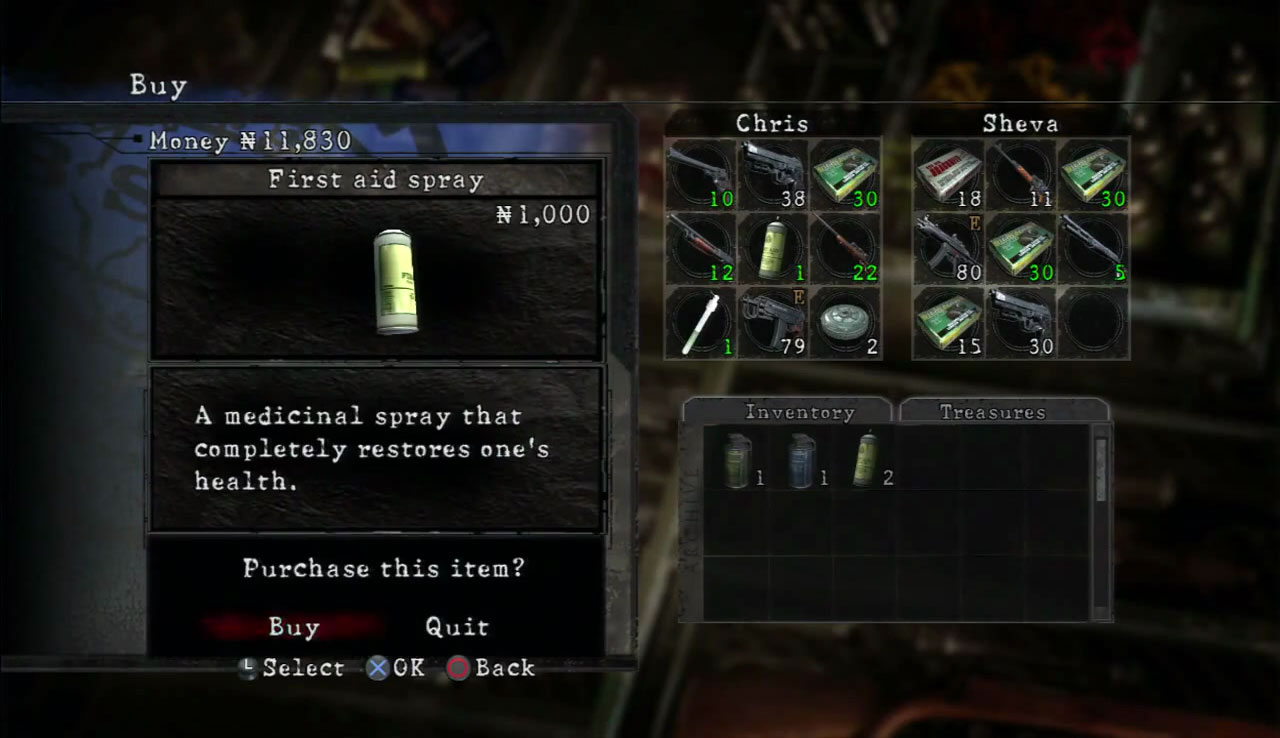
Task: Choose the first aid spray in Chris's grid
Action: (772, 247)
